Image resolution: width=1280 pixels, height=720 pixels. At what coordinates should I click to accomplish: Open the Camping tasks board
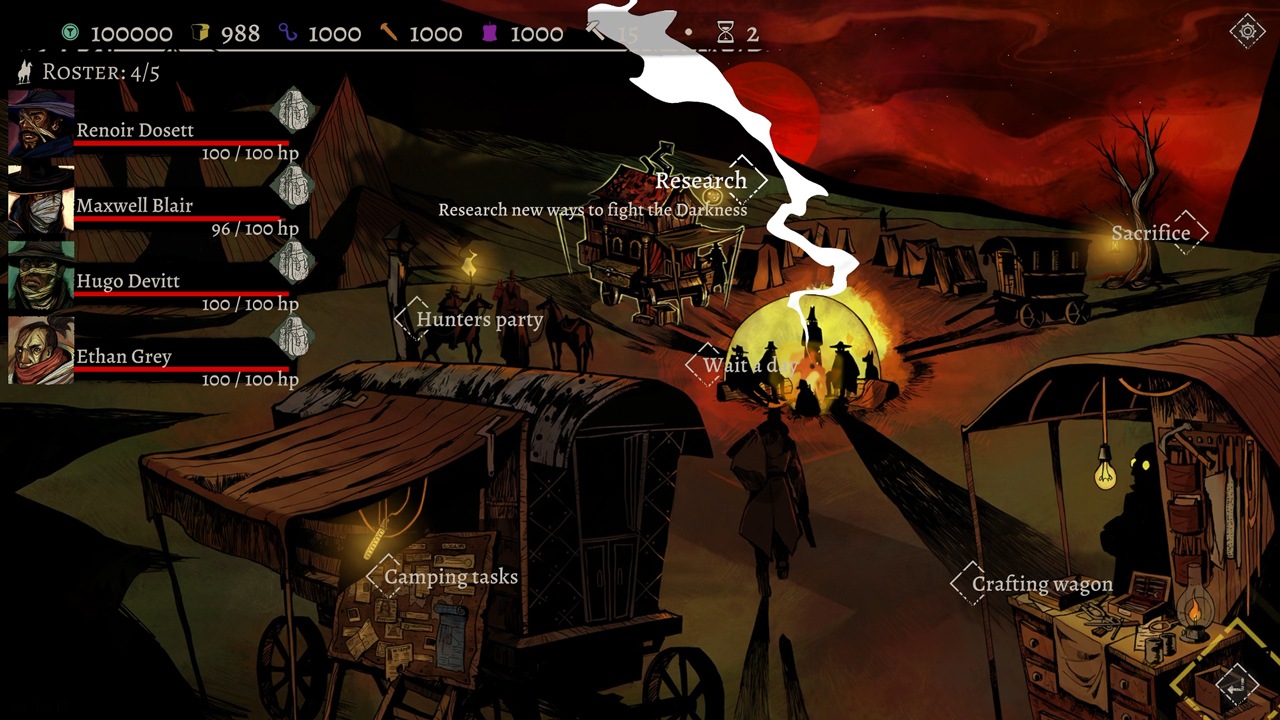(x=452, y=577)
